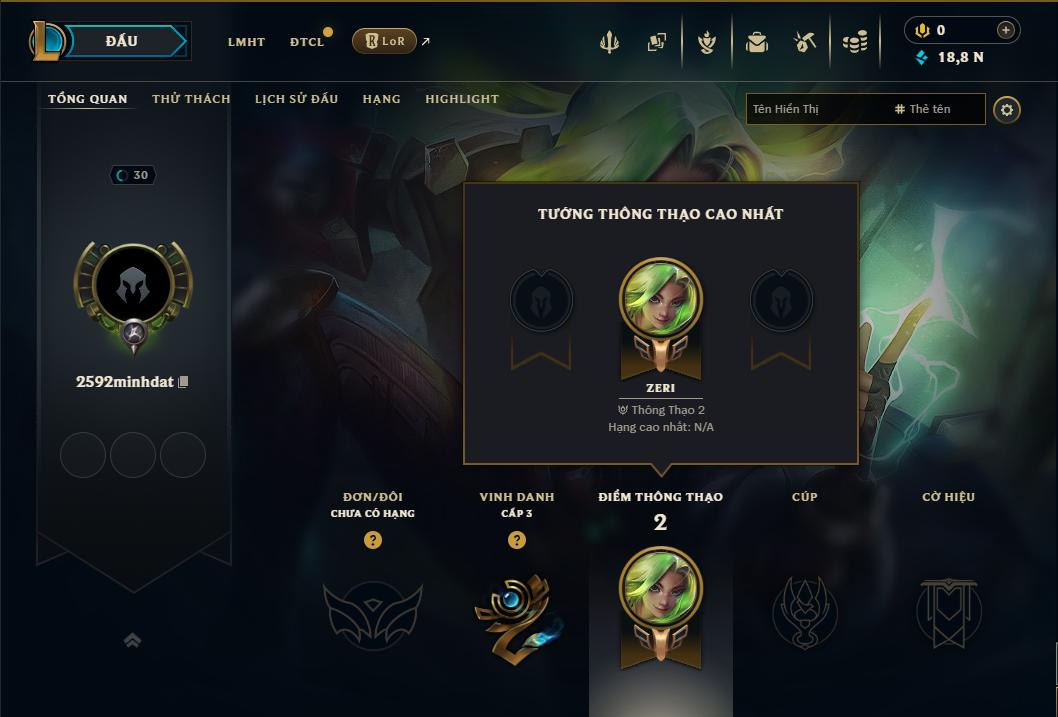Click the Tên Hiển Thị search field
Image resolution: width=1058 pixels, height=717 pixels.
(x=815, y=109)
